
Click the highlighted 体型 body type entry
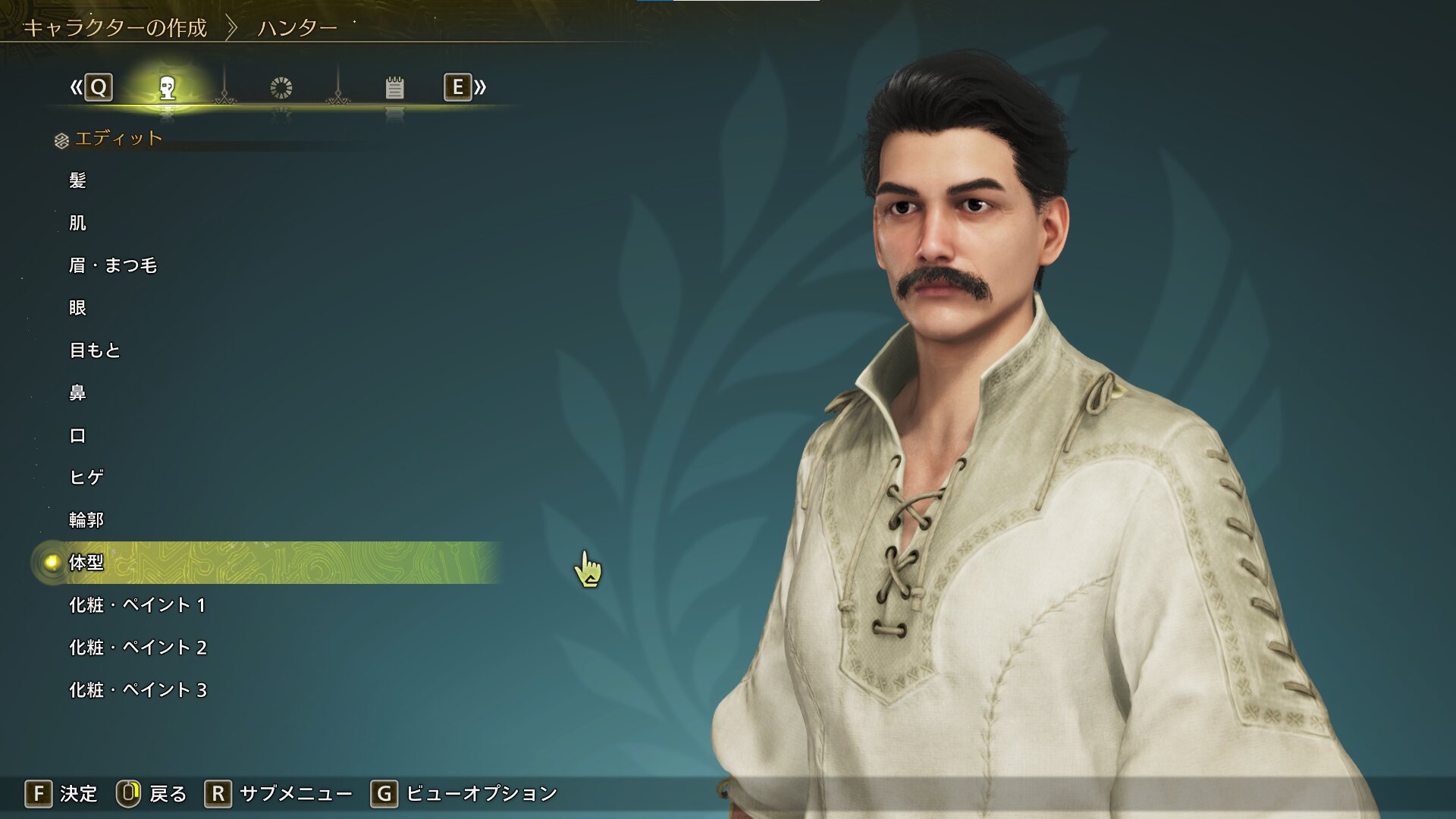coord(86,562)
